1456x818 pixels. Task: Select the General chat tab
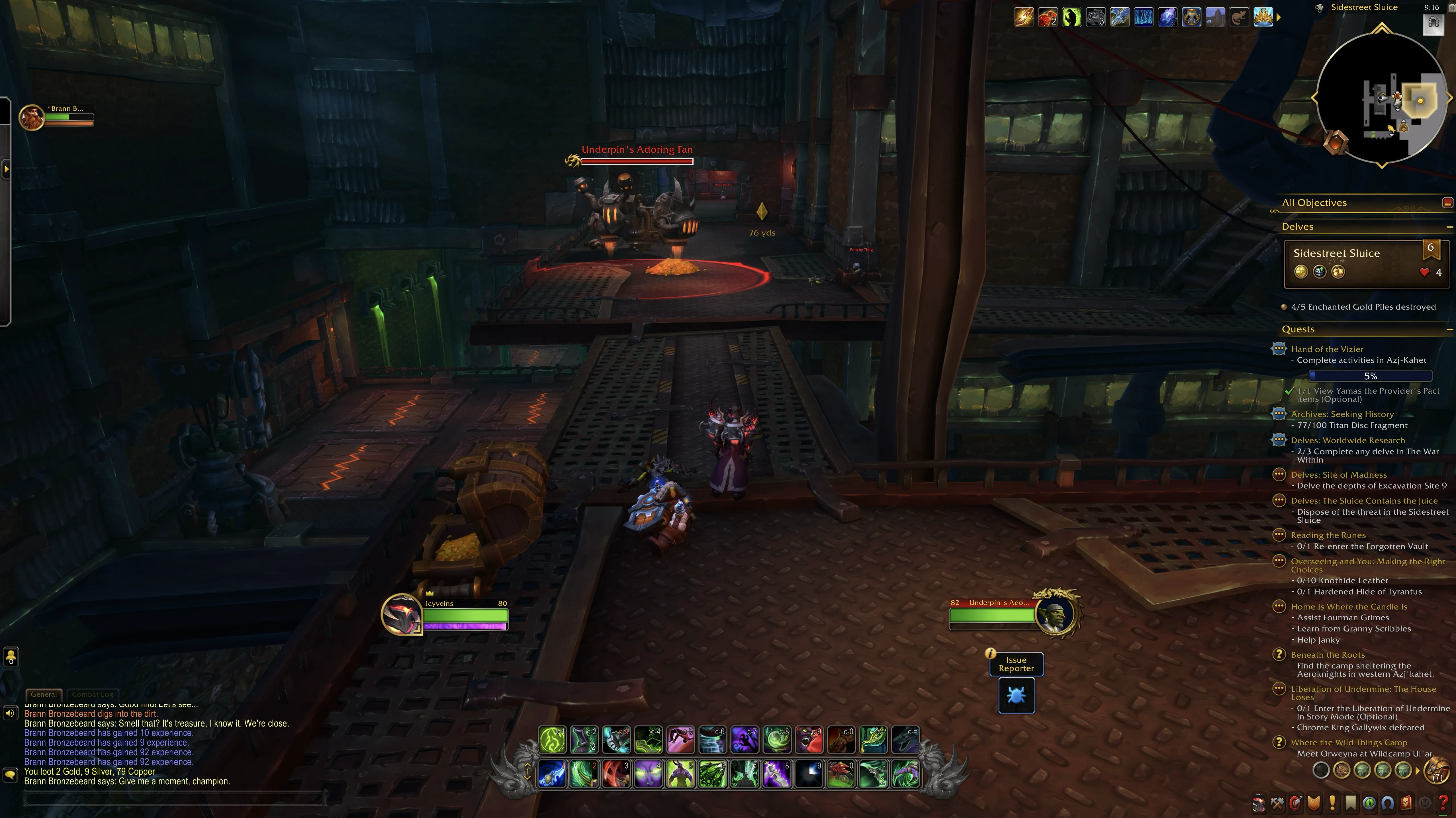point(44,694)
